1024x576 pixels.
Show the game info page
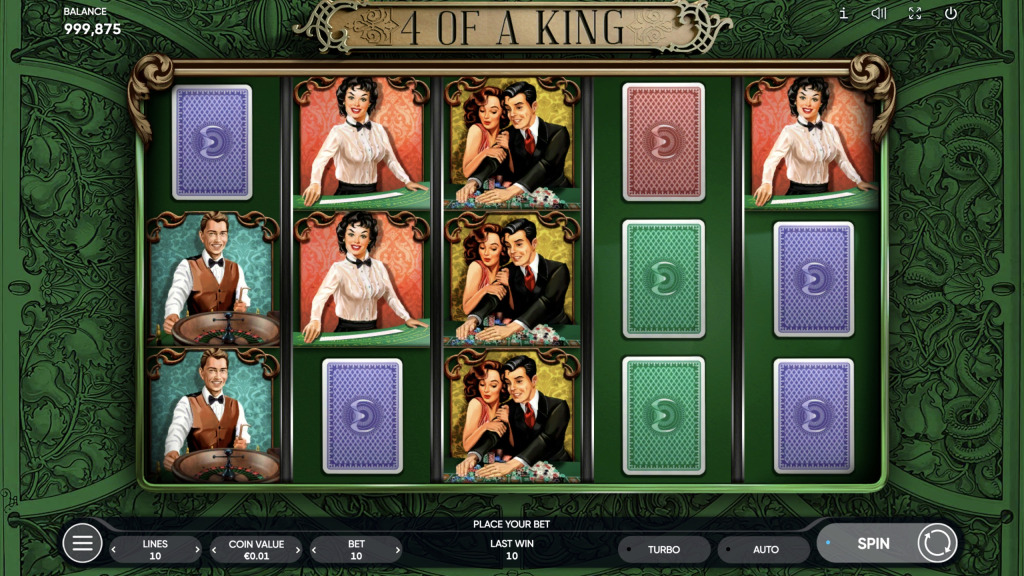[x=843, y=14]
